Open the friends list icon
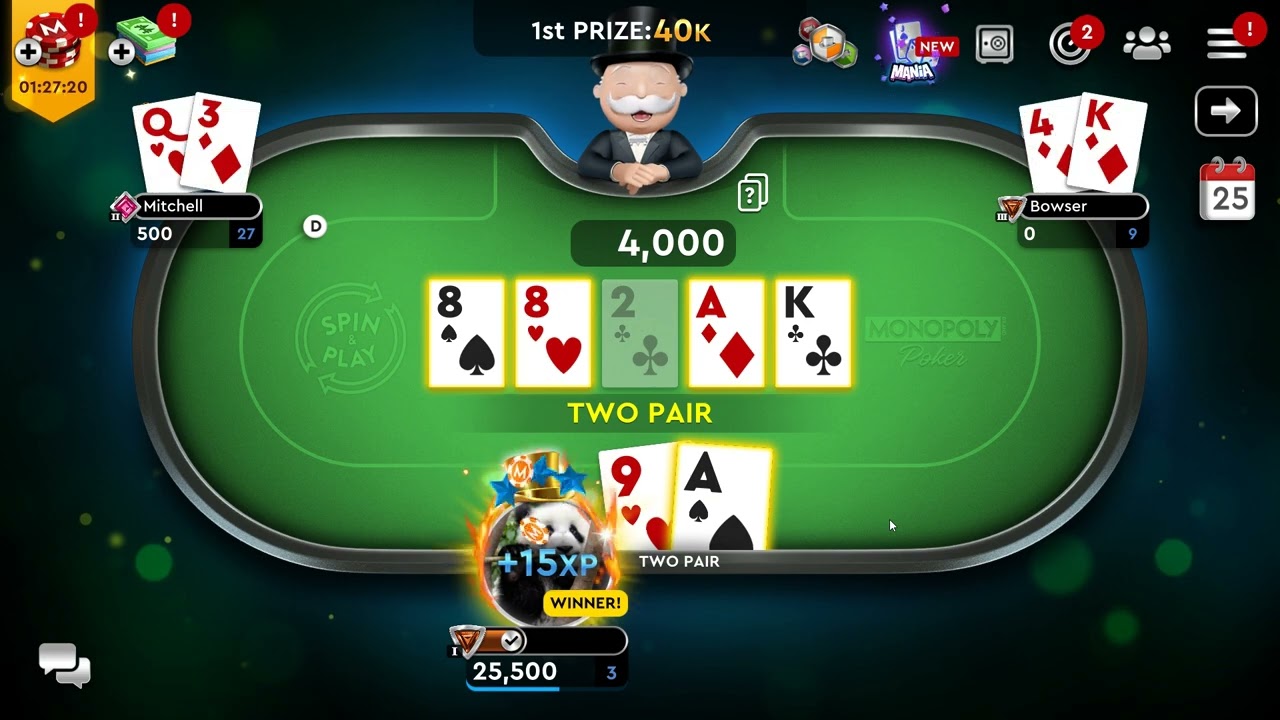The image size is (1280, 720). pos(1147,42)
